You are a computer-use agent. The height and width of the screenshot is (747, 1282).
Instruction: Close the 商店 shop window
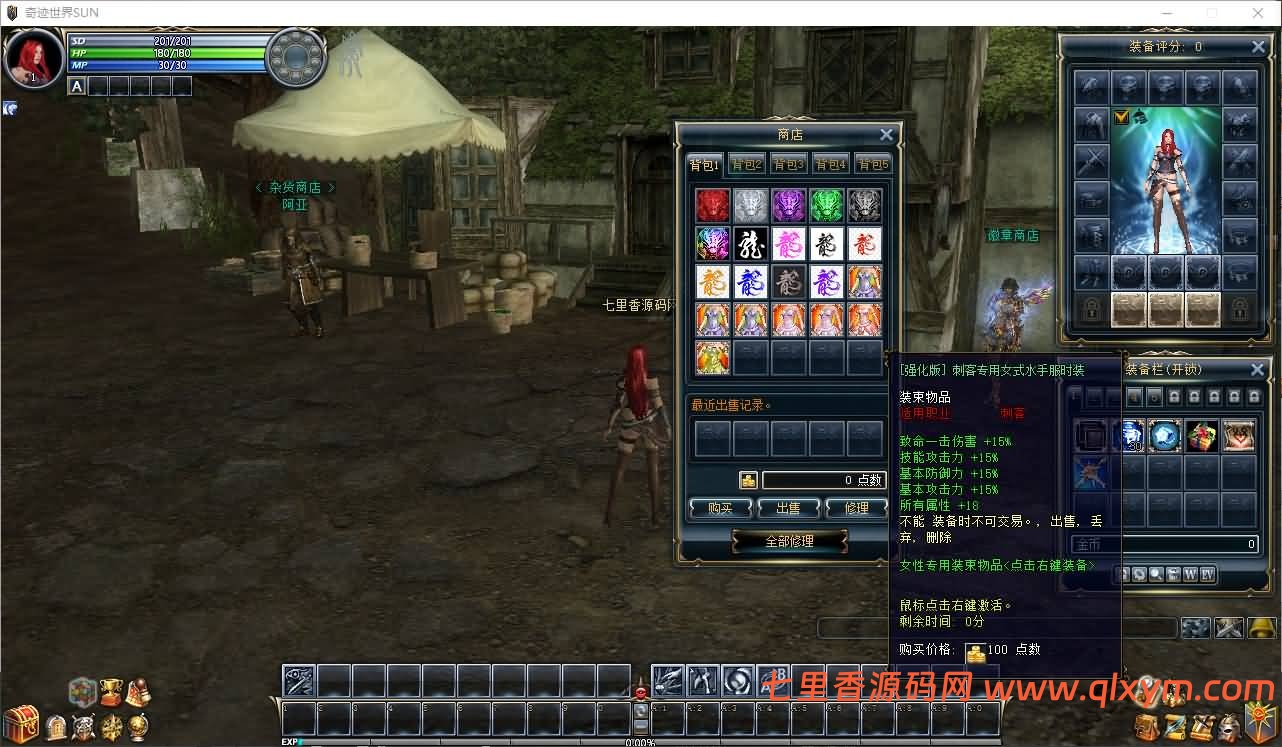(886, 135)
